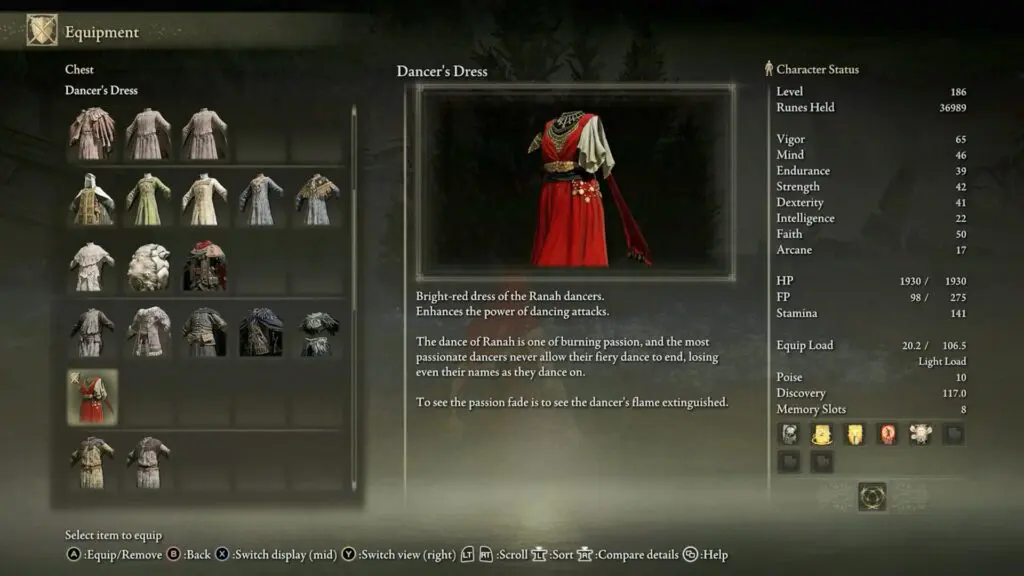1024x576 pixels.
Task: Click the armor list scrollbar
Action: (353, 300)
